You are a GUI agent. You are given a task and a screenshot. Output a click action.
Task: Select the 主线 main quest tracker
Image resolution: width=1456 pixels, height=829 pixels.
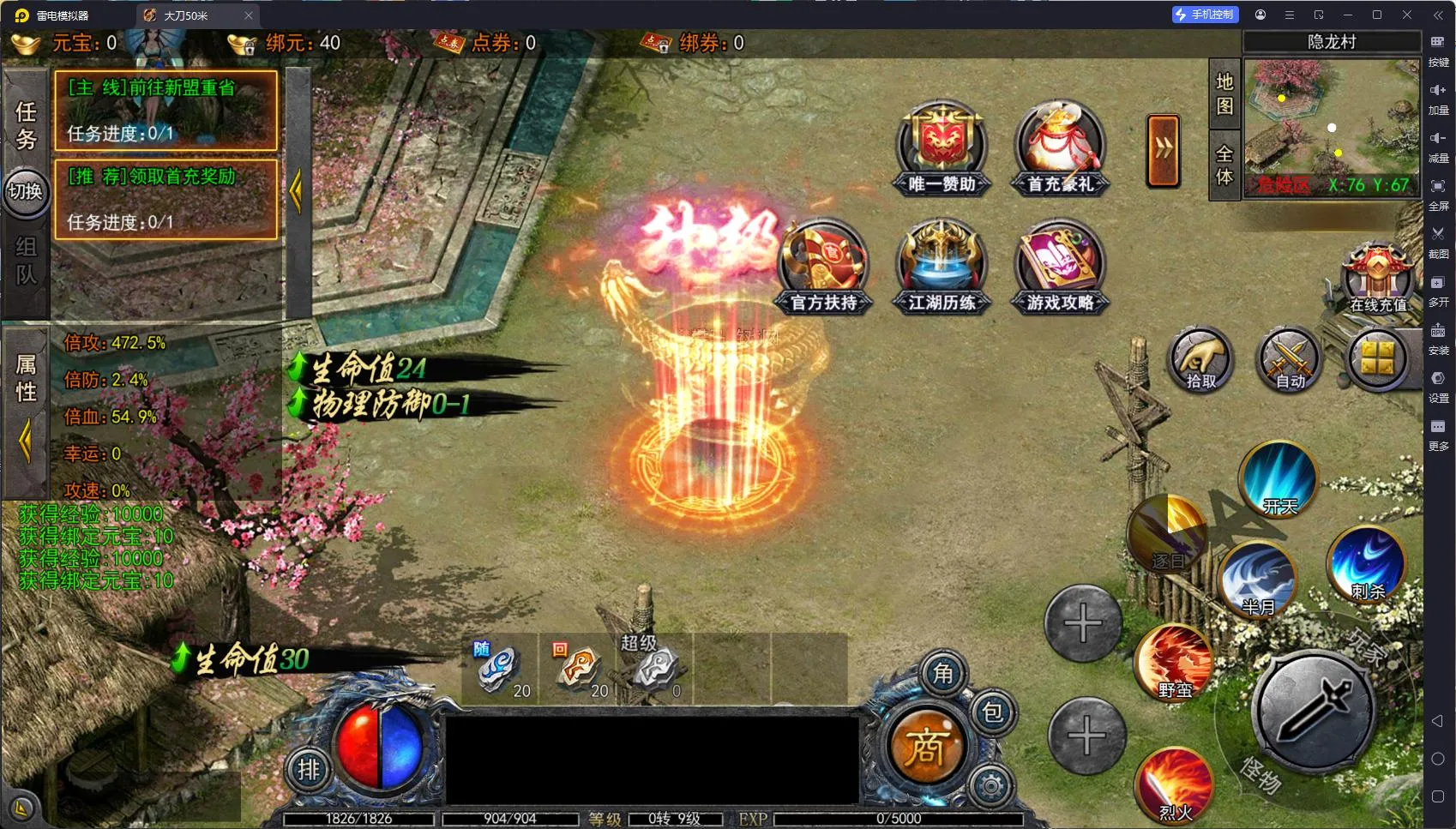[165, 111]
